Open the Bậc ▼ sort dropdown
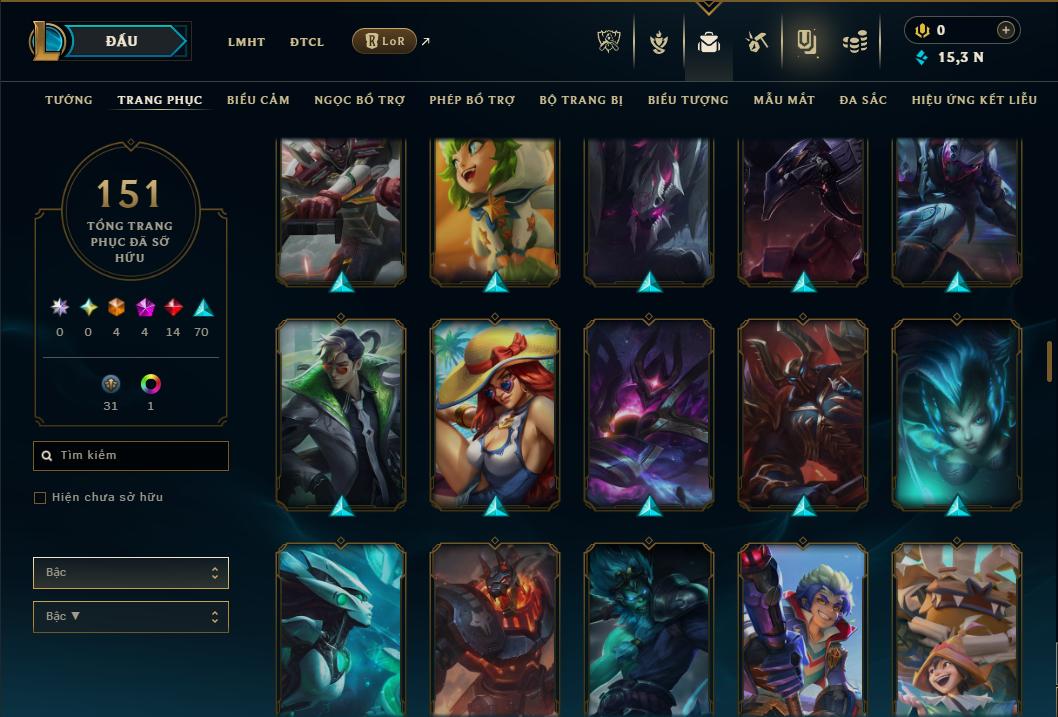This screenshot has height=717, width=1058. click(131, 617)
